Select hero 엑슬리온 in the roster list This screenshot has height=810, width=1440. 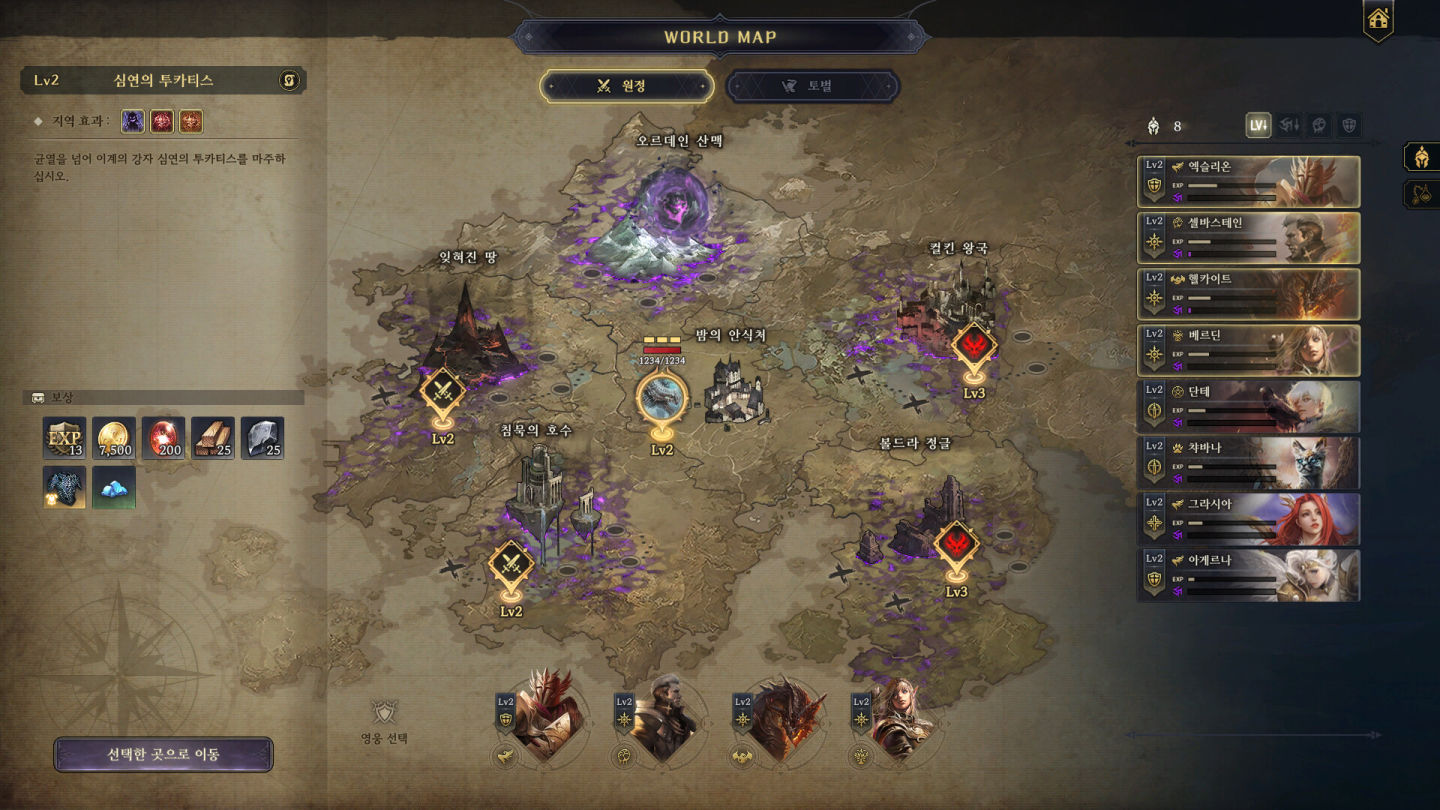(1248, 181)
